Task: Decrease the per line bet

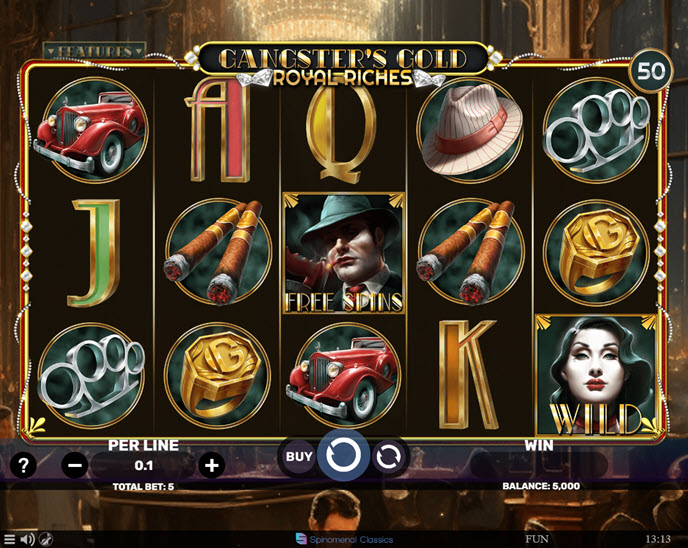Action: tap(74, 465)
